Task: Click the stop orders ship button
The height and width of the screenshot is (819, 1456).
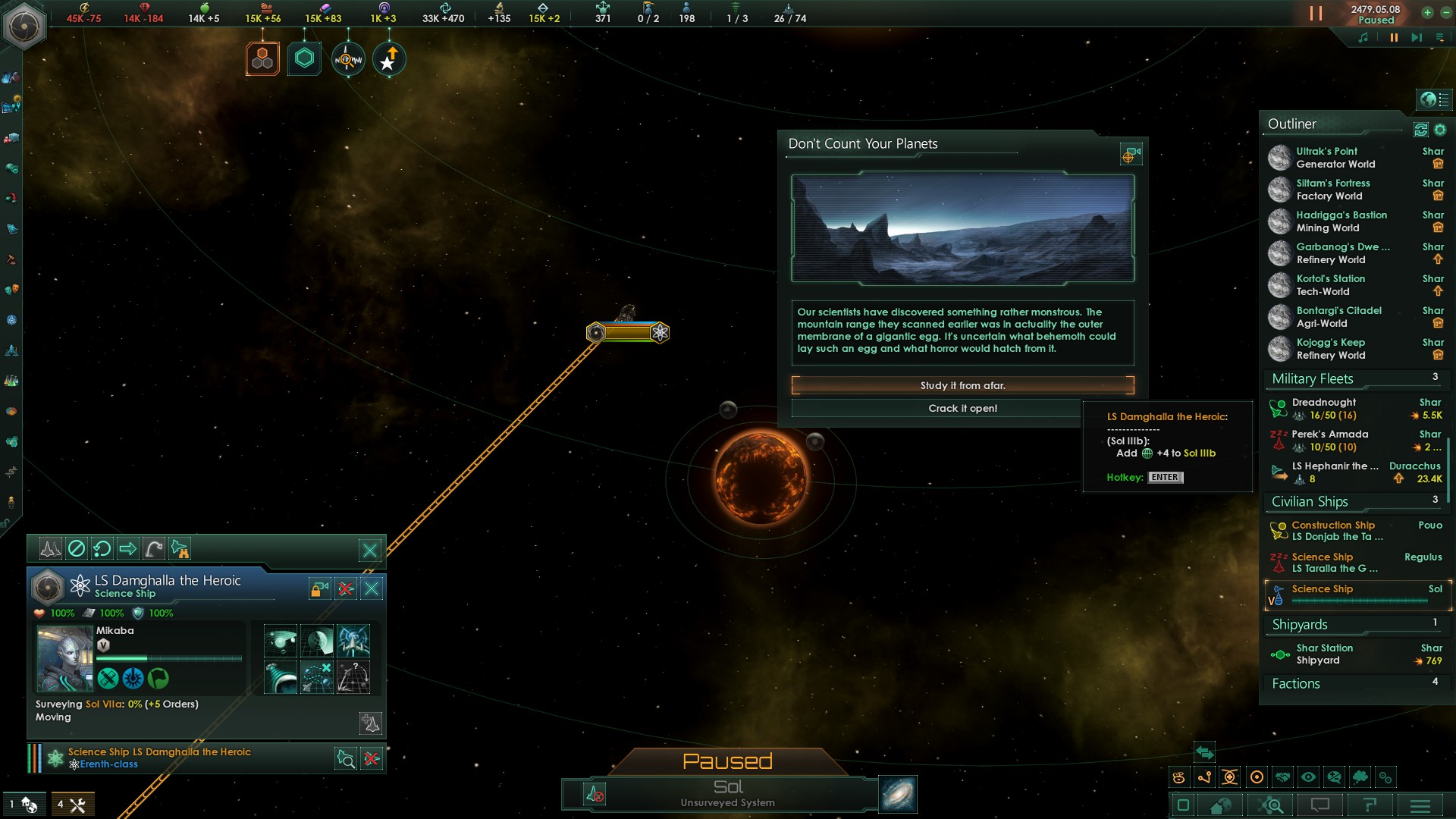Action: click(x=77, y=548)
